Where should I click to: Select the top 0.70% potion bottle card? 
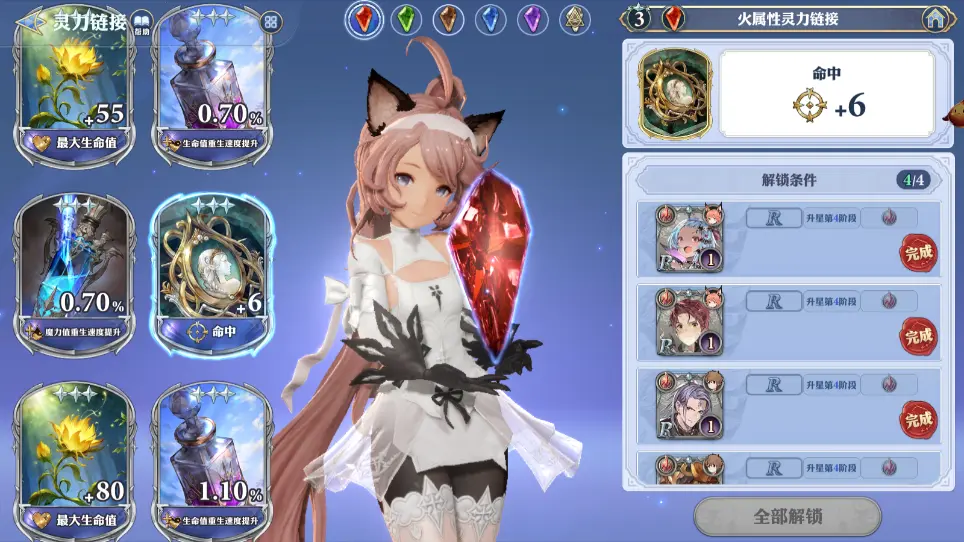click(210, 88)
